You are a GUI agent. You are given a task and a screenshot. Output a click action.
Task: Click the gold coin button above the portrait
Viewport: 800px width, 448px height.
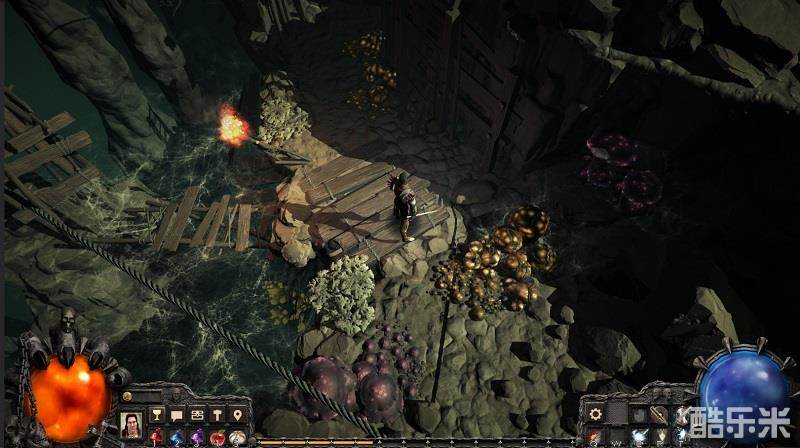coord(127,397)
